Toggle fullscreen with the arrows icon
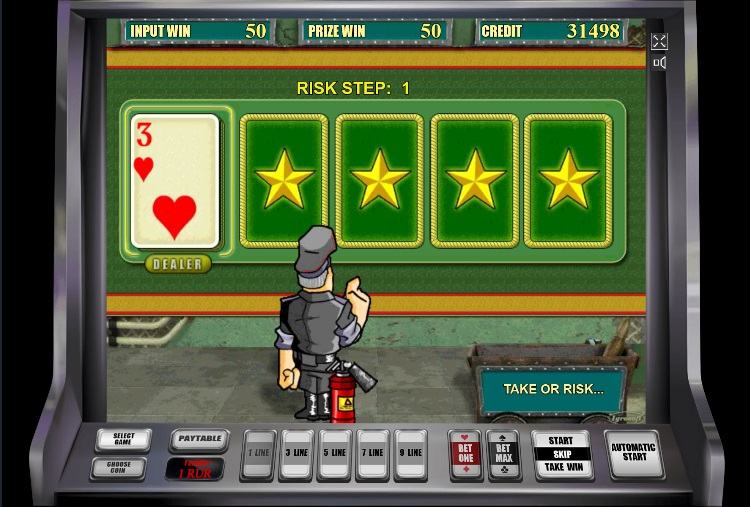 click(x=659, y=41)
